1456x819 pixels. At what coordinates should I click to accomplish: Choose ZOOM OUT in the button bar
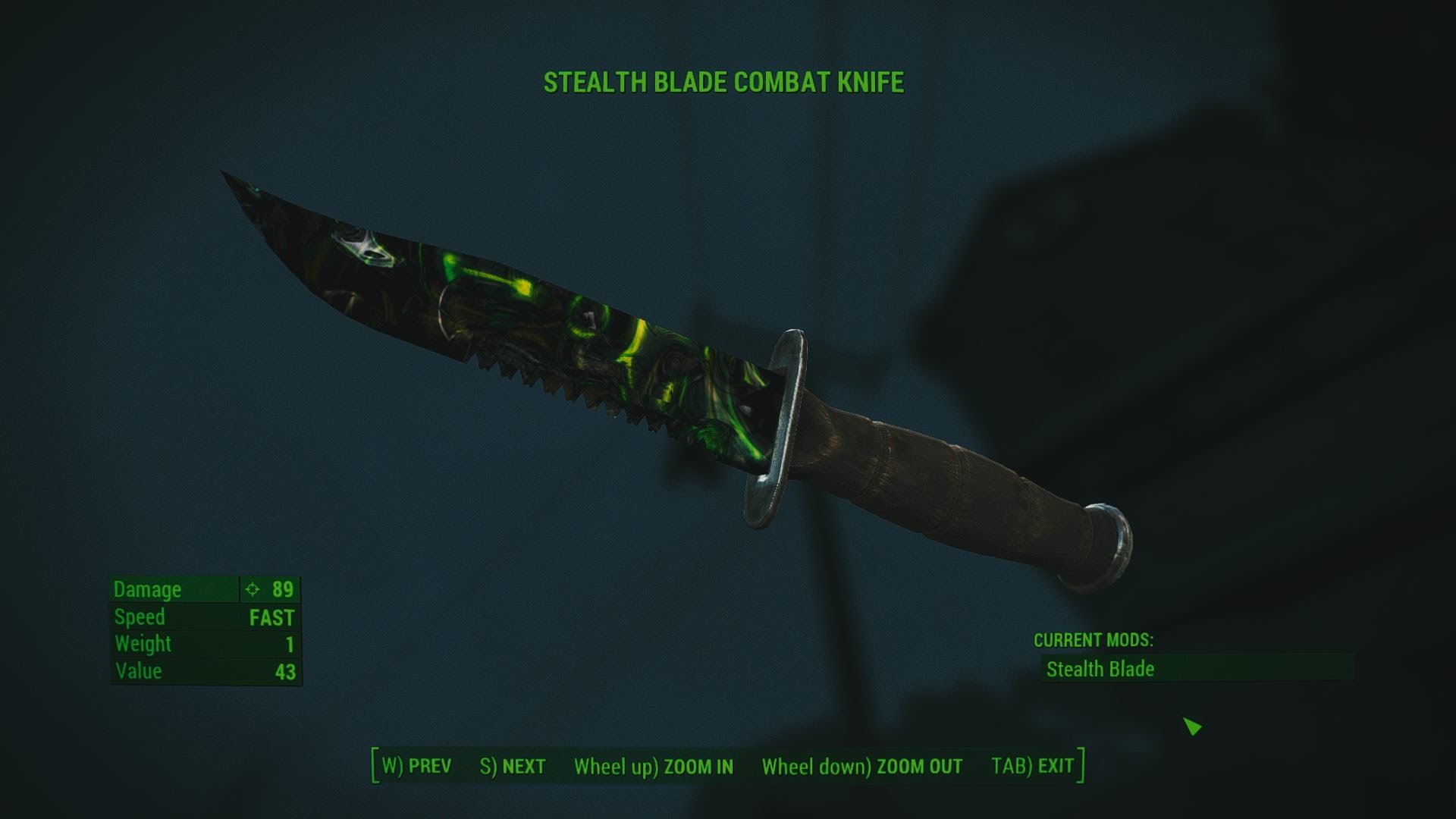click(862, 767)
